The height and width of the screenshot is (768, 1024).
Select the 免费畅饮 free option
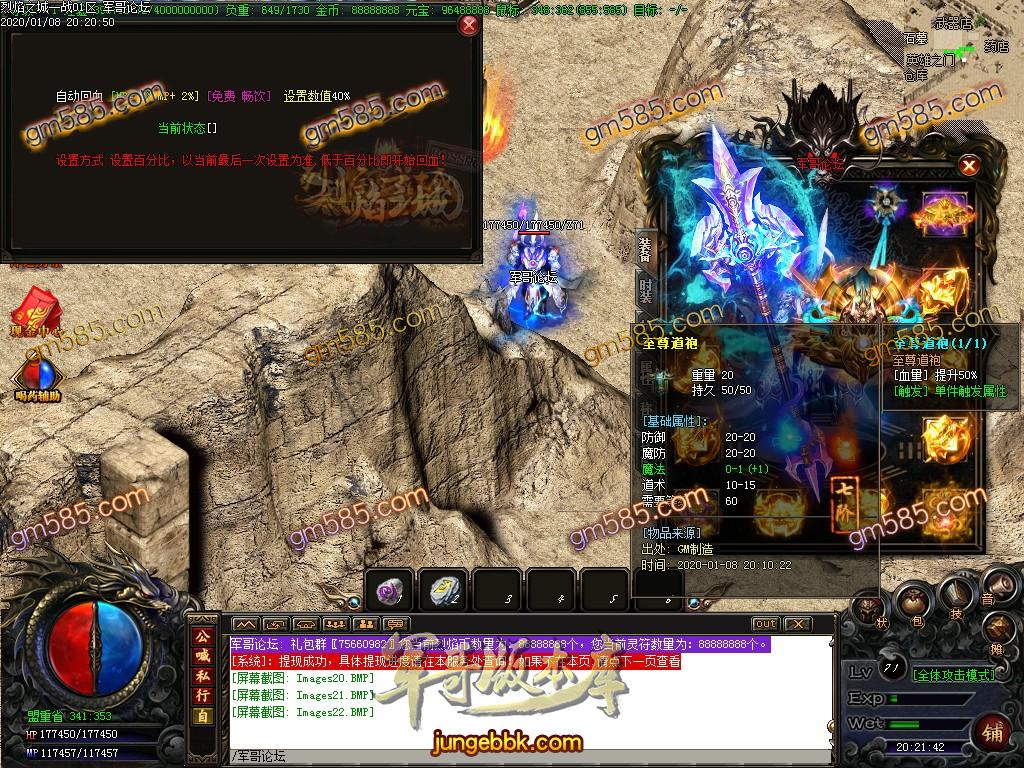[239, 96]
